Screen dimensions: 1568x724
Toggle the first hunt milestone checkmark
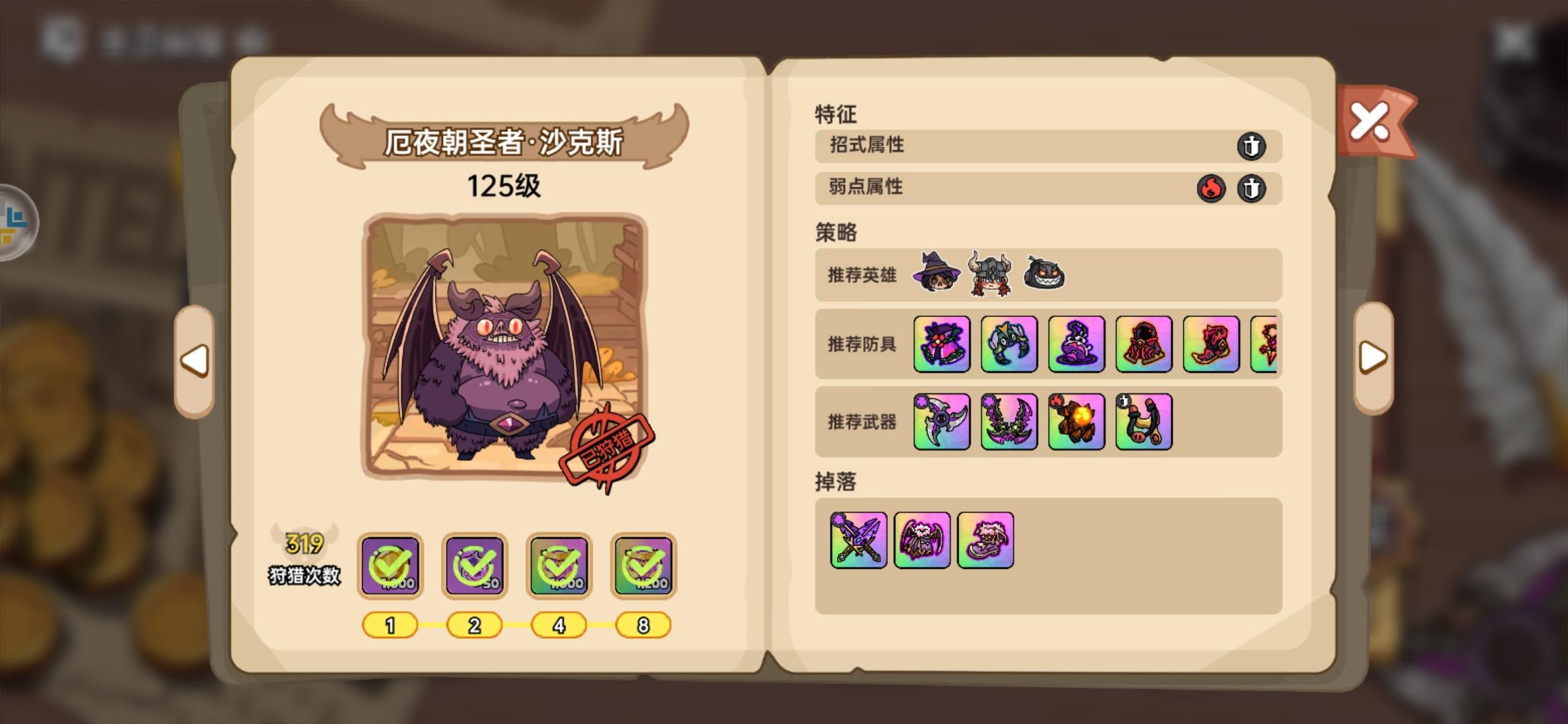pyautogui.click(x=389, y=565)
